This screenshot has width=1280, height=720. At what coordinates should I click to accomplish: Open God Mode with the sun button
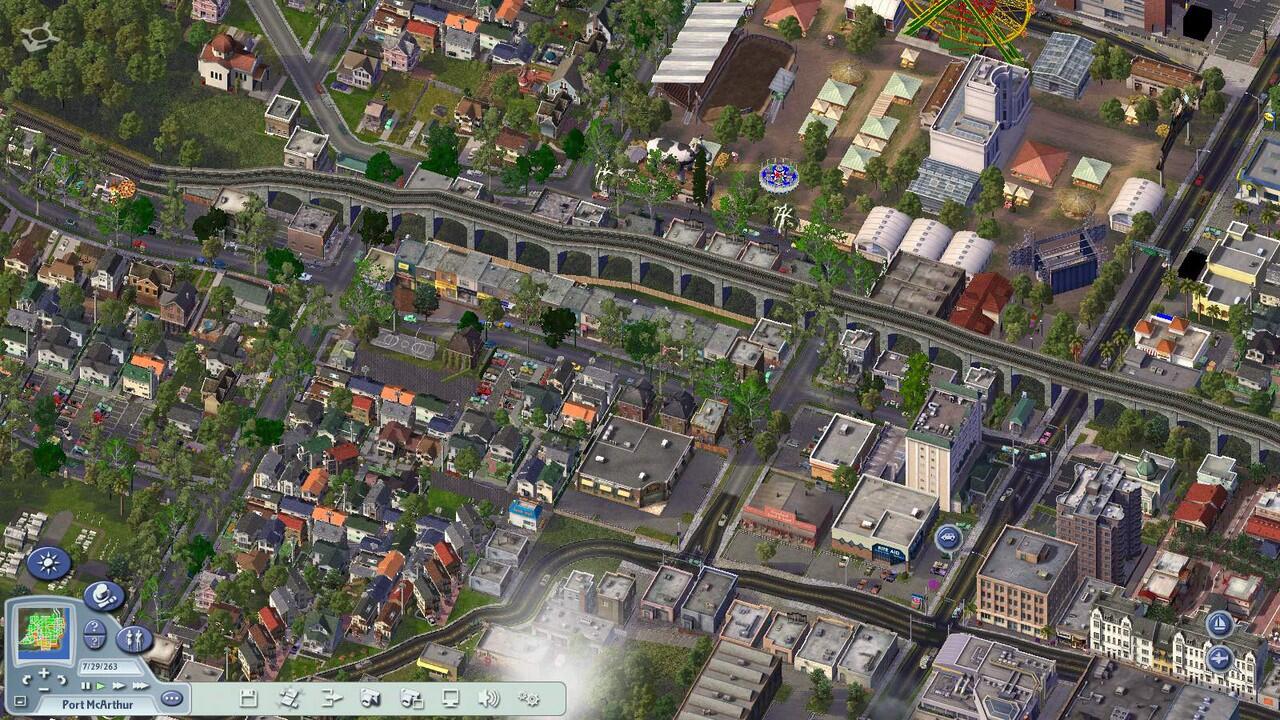coord(48,563)
